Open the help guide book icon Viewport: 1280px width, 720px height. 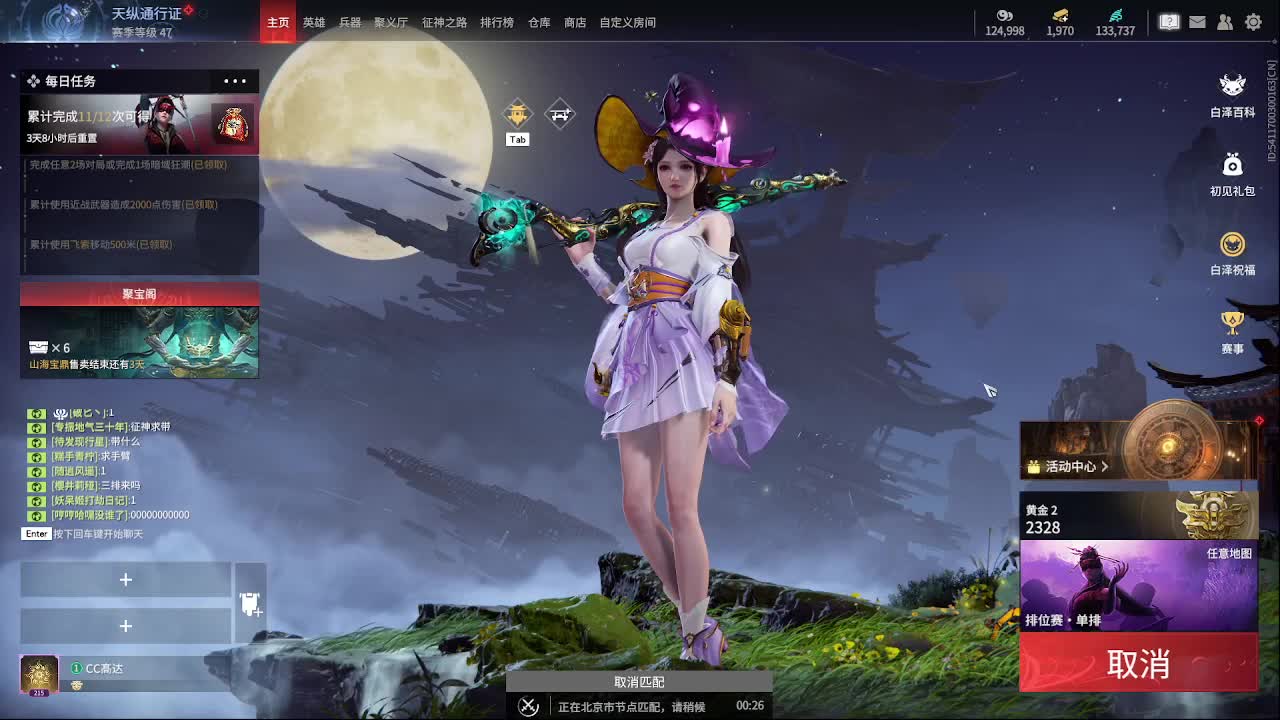click(x=1168, y=21)
